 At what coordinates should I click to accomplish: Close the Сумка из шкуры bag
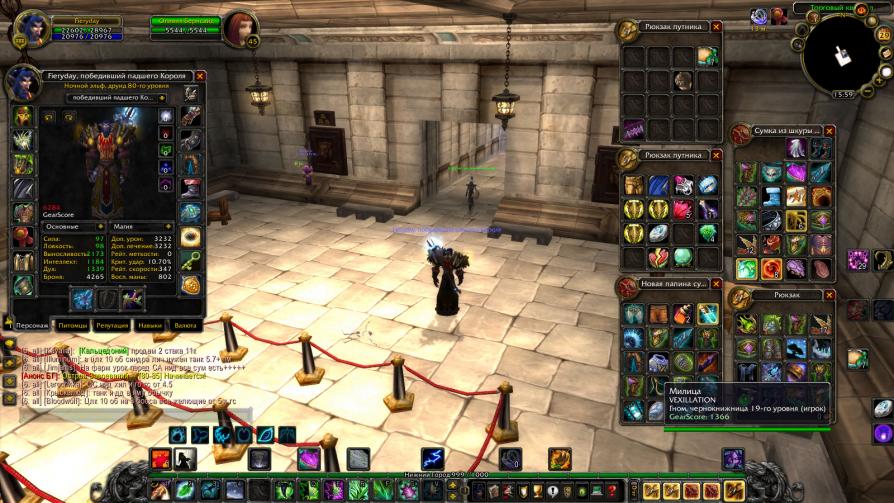830,130
